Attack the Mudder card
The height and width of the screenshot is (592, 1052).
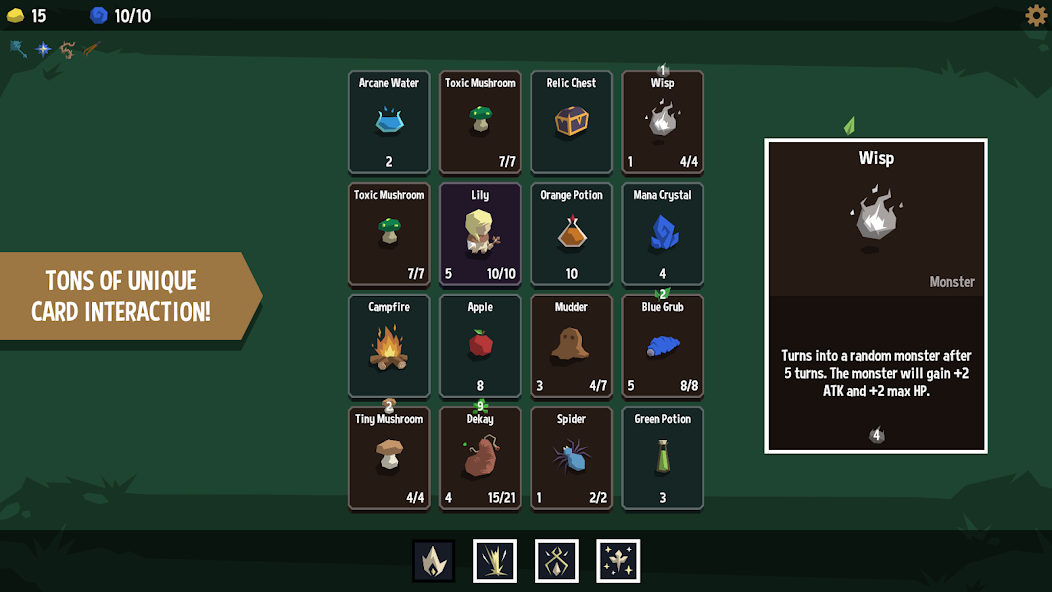571,346
